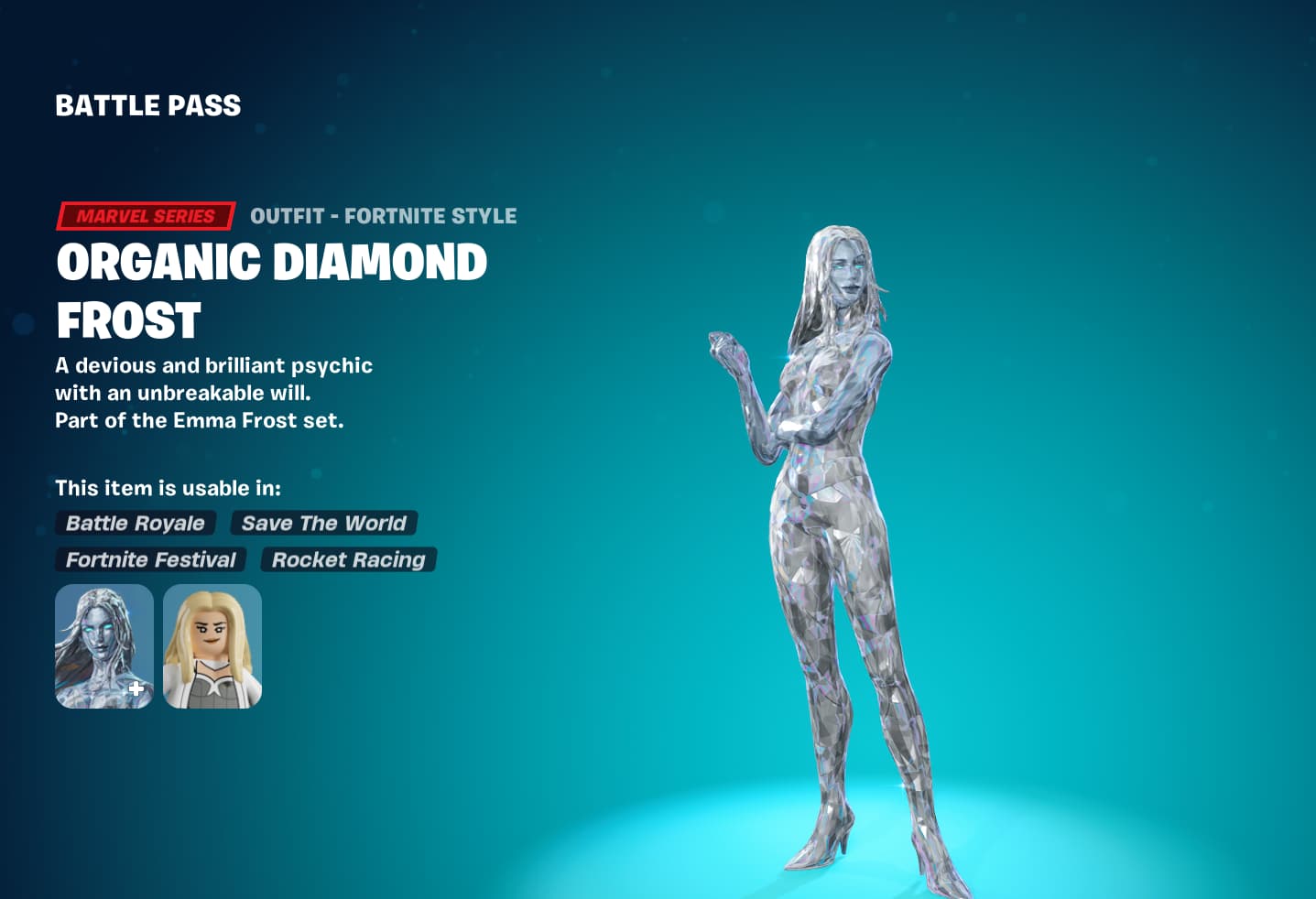Open the Fortnite Festival usability tag

pyautogui.click(x=150, y=559)
